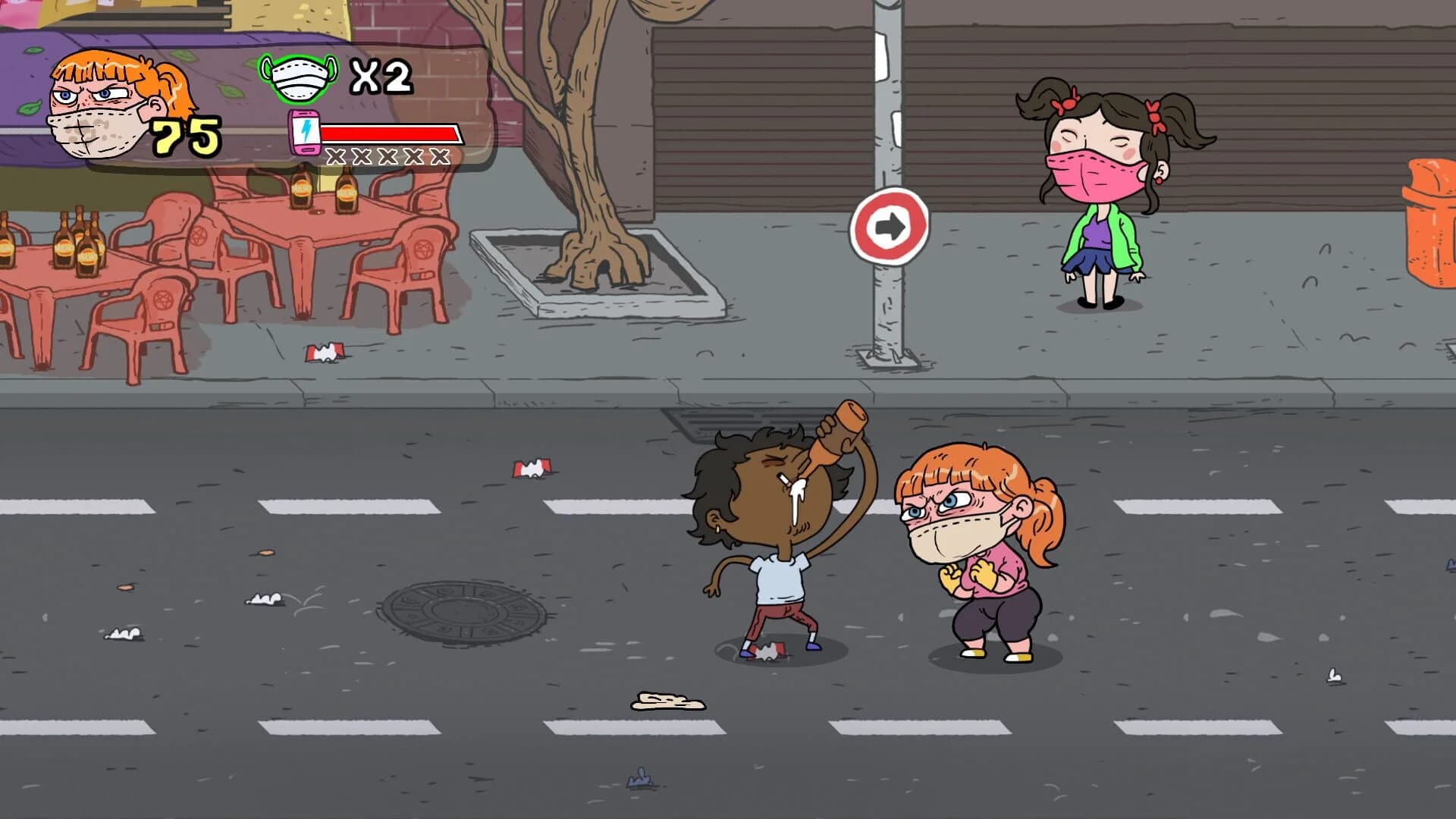1456x819 pixels.
Task: Select the right-arrow traffic sign
Action: tap(890, 224)
